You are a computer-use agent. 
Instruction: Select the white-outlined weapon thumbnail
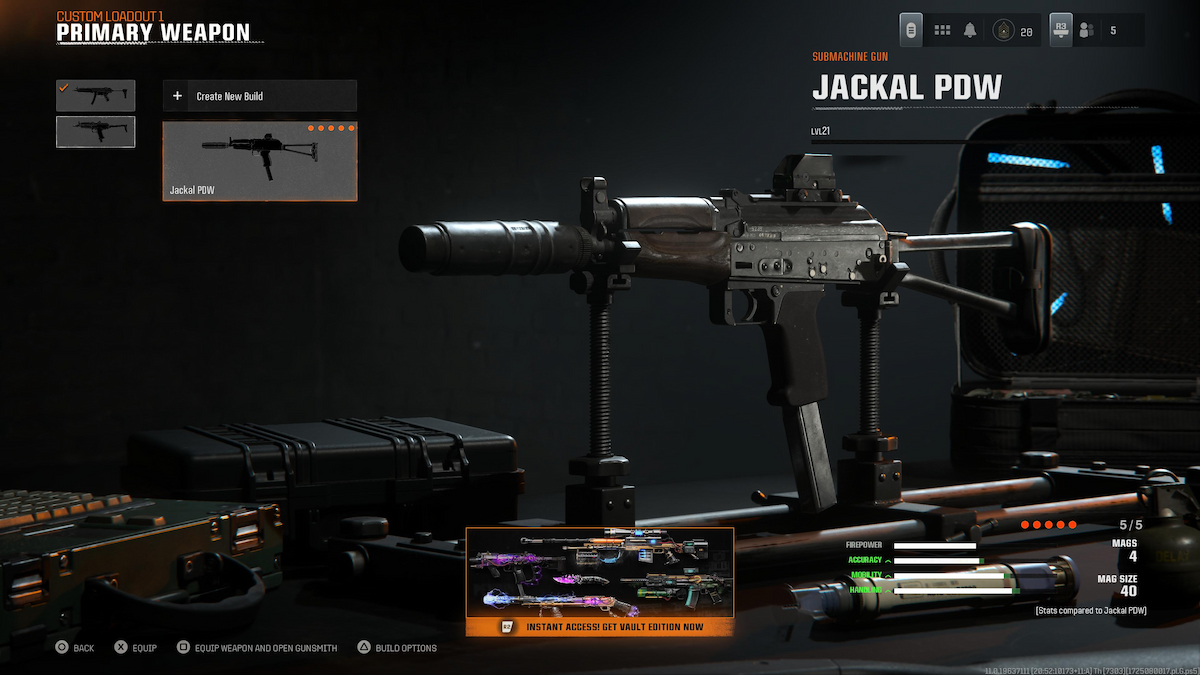pos(96,132)
